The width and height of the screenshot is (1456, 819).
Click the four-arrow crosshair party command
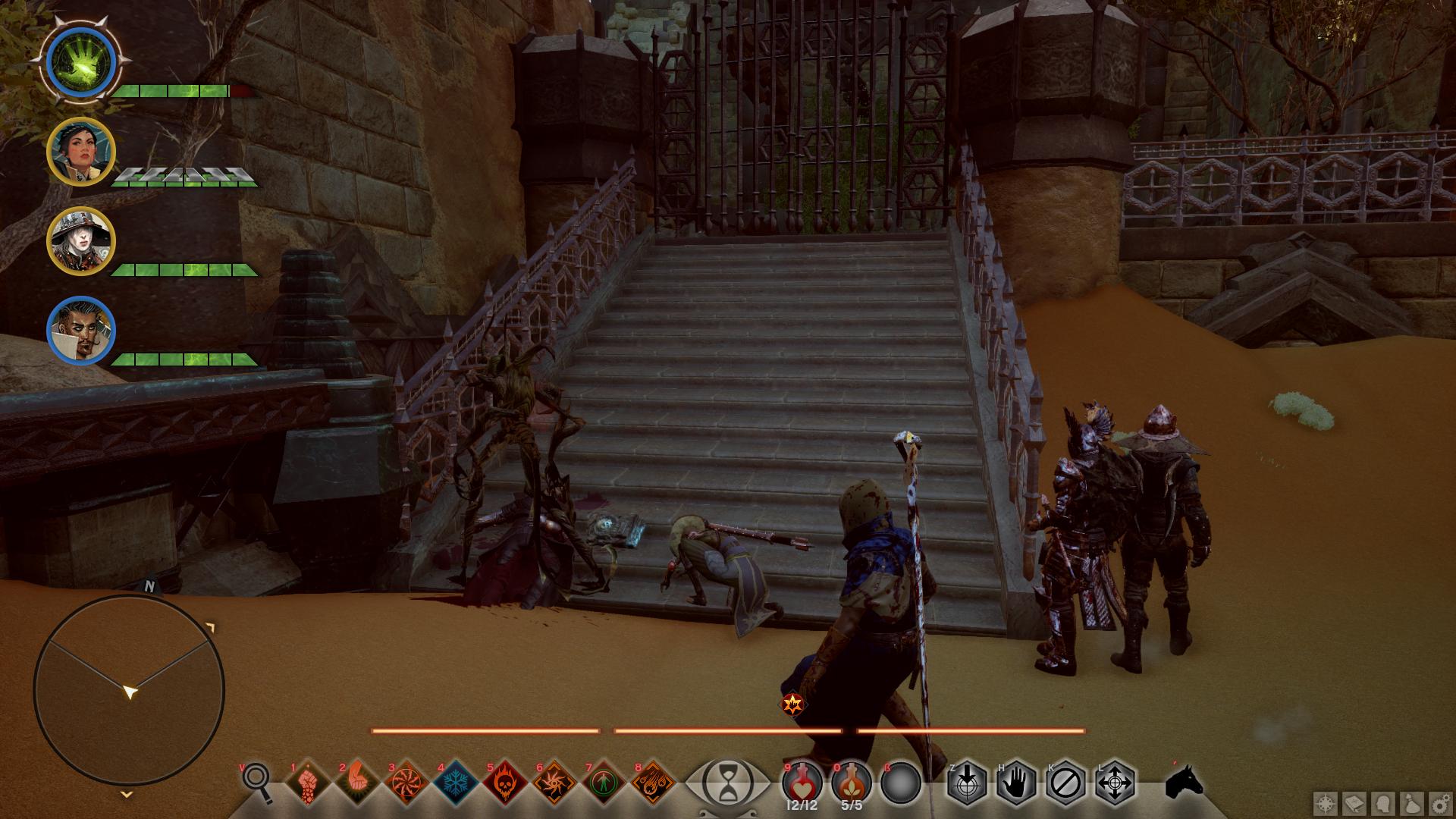point(1115,782)
